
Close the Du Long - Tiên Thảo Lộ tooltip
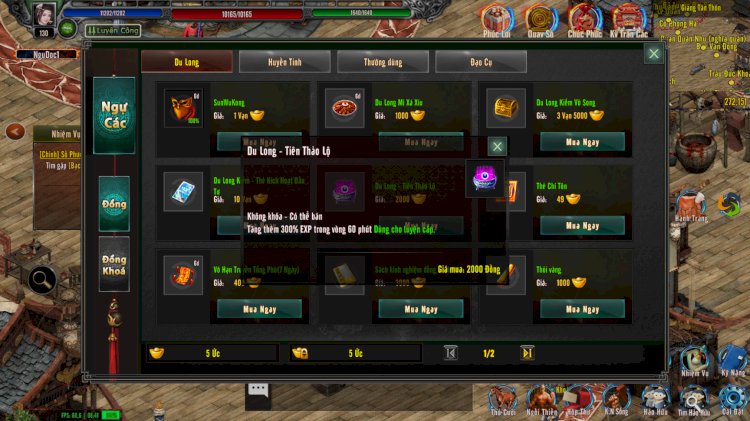(x=497, y=147)
